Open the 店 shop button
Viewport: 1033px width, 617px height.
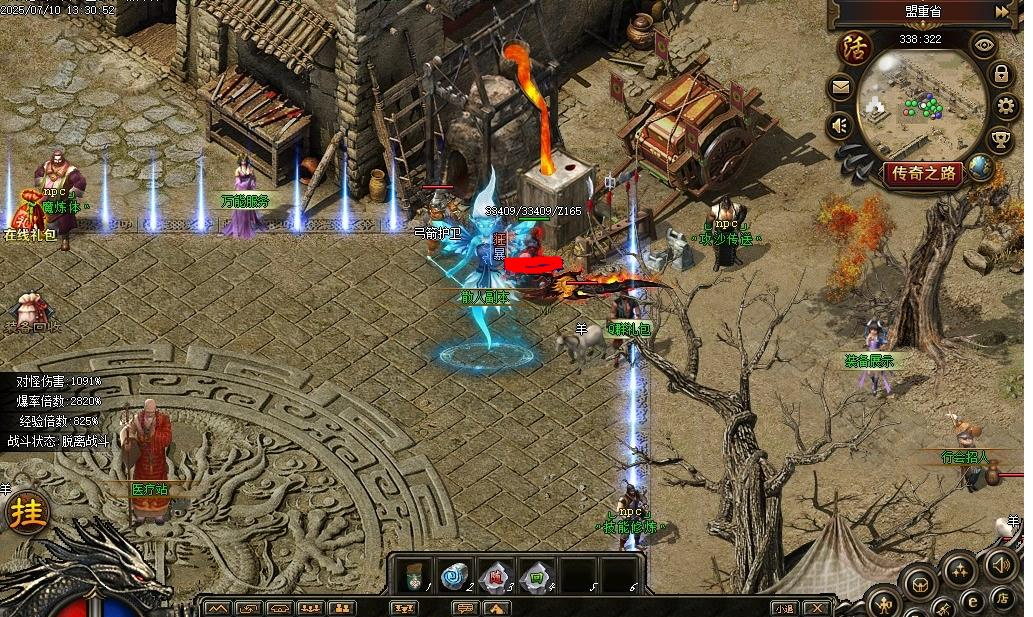tap(1003, 598)
